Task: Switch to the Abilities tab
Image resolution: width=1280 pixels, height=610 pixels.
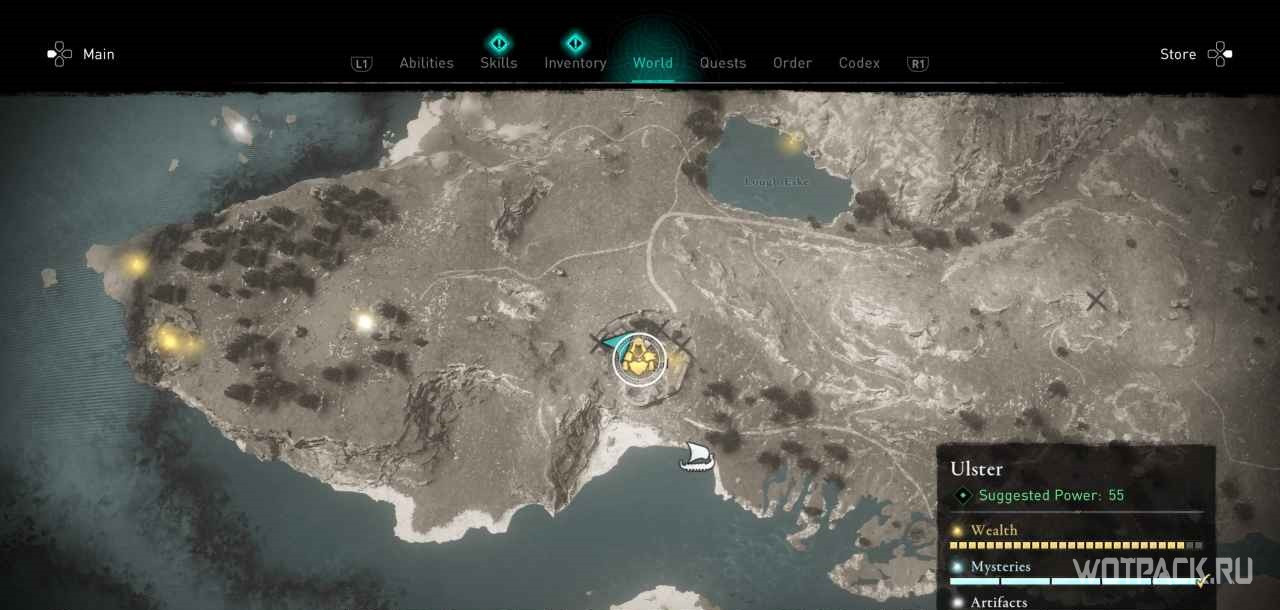Action: coord(426,63)
